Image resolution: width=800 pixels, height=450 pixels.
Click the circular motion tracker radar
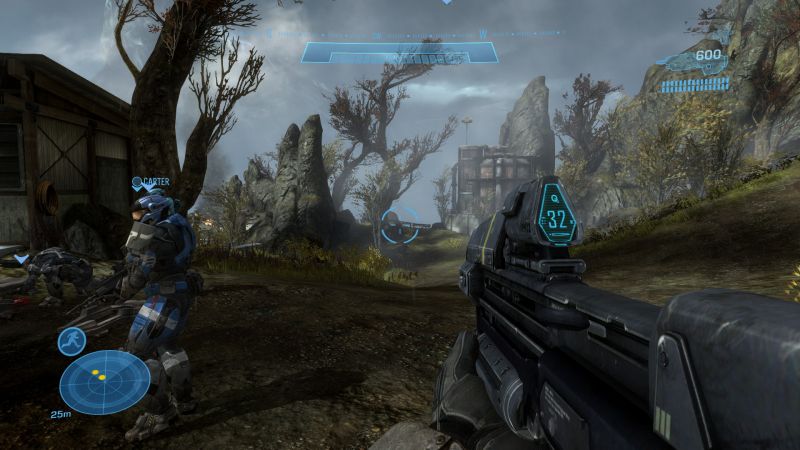(104, 382)
